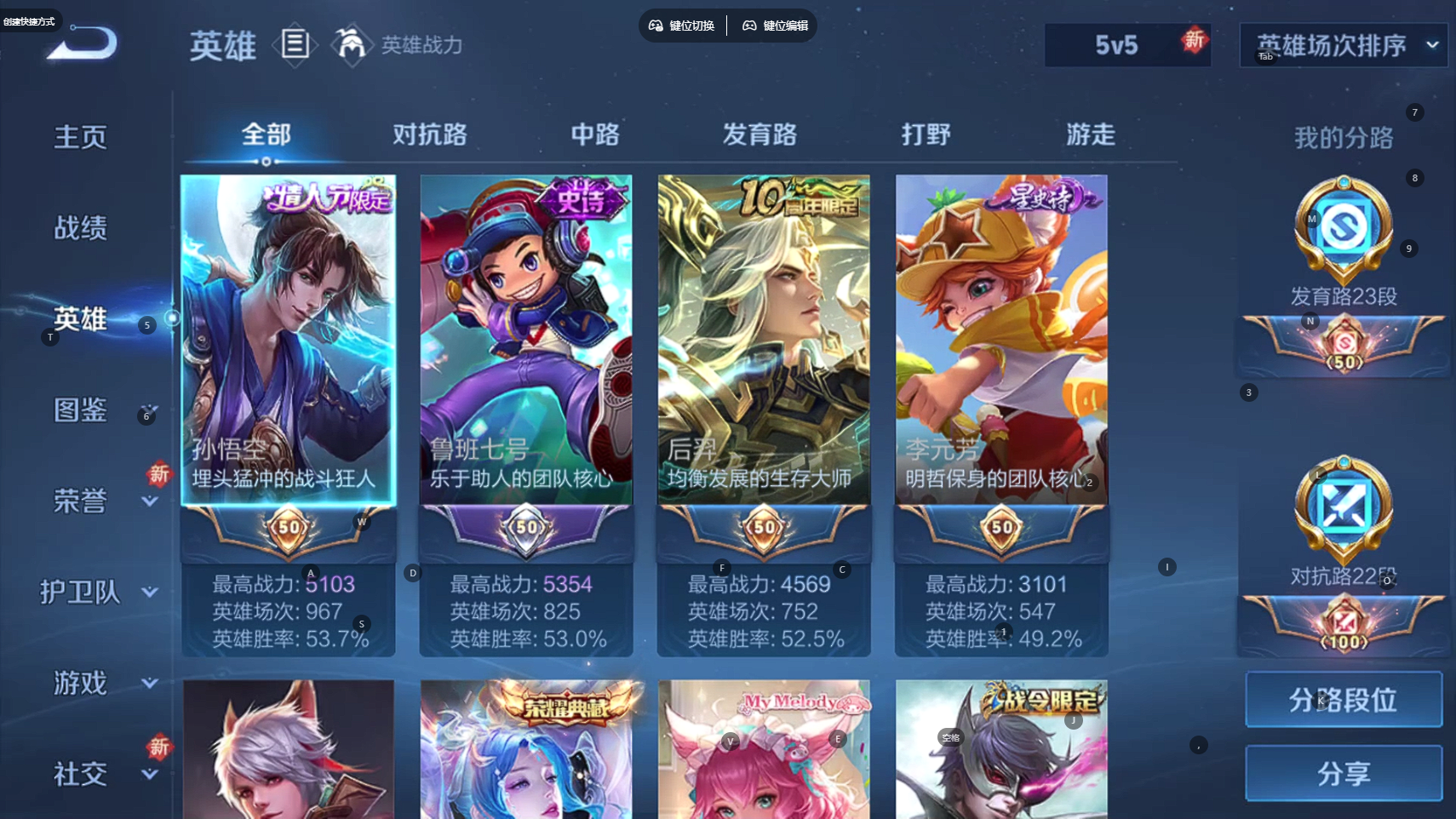The height and width of the screenshot is (819, 1456).
Task: Switch to the 打野 tab
Action: click(x=926, y=135)
